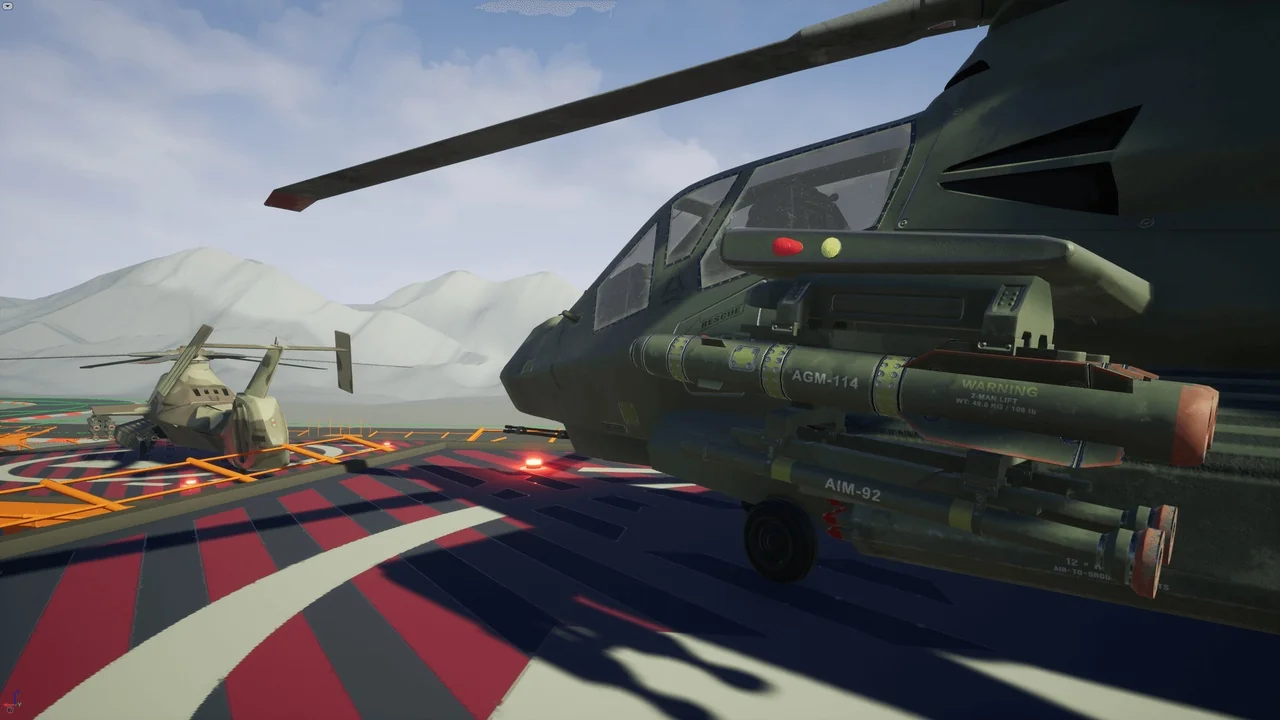Open the viewport options dropdown arrow

(7, 5)
